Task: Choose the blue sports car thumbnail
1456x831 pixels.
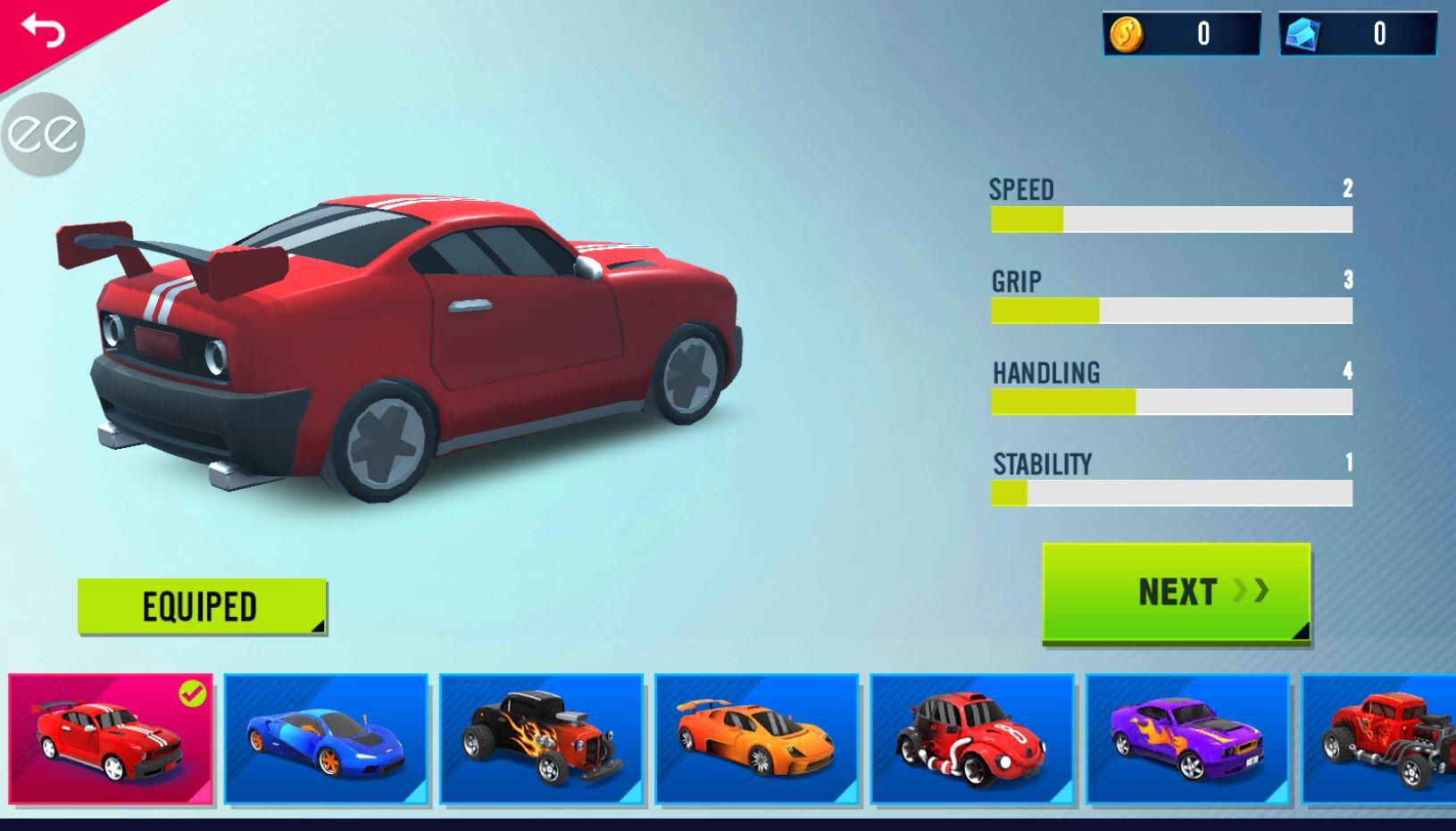Action: tap(326, 739)
